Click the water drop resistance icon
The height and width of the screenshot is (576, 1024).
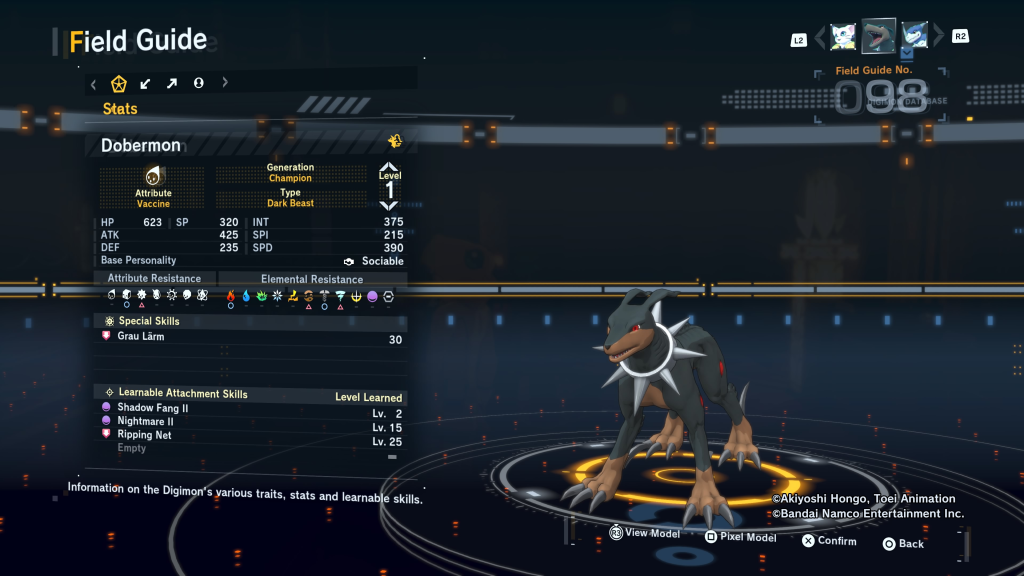(246, 296)
